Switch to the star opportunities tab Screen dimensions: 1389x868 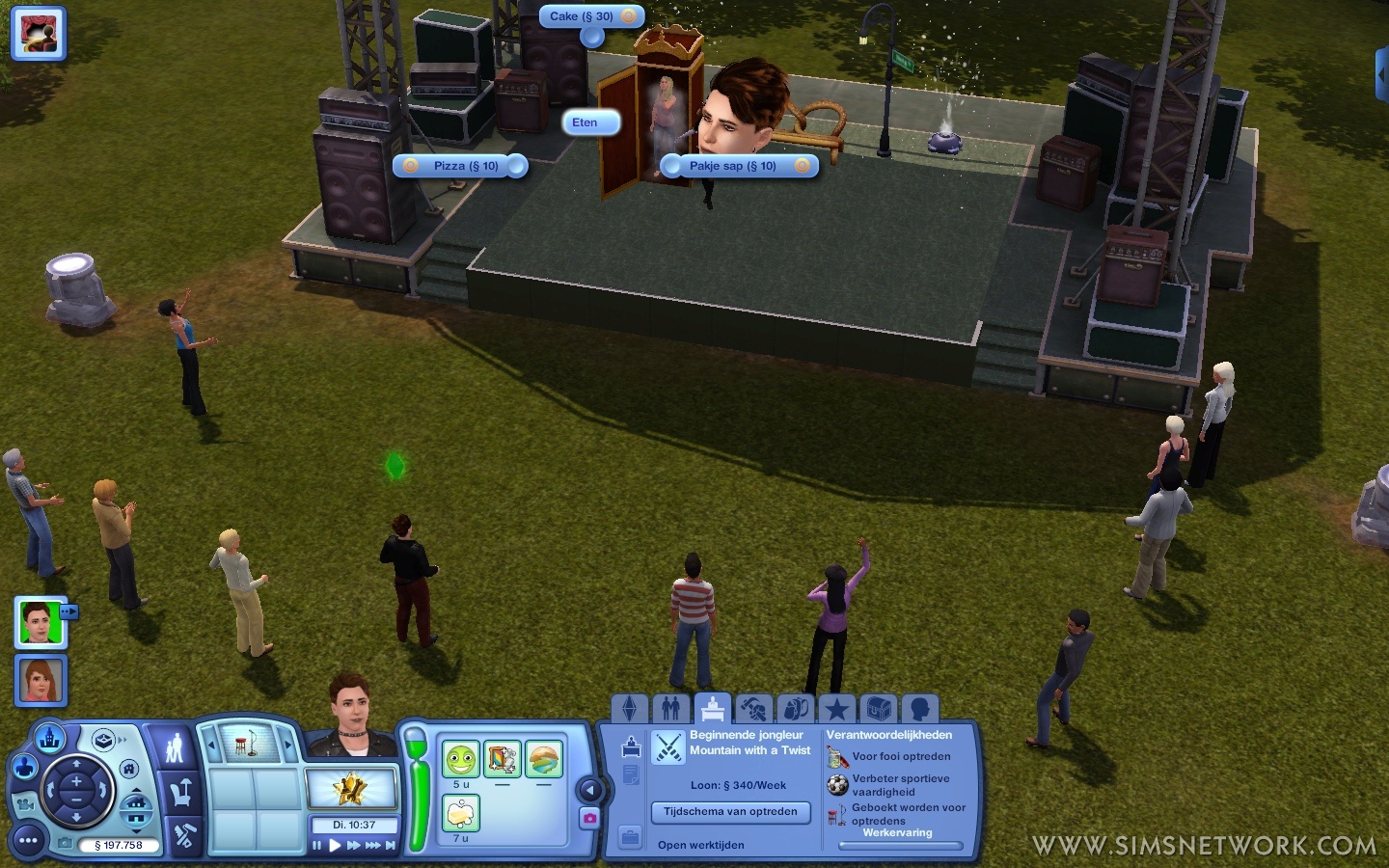[x=836, y=709]
